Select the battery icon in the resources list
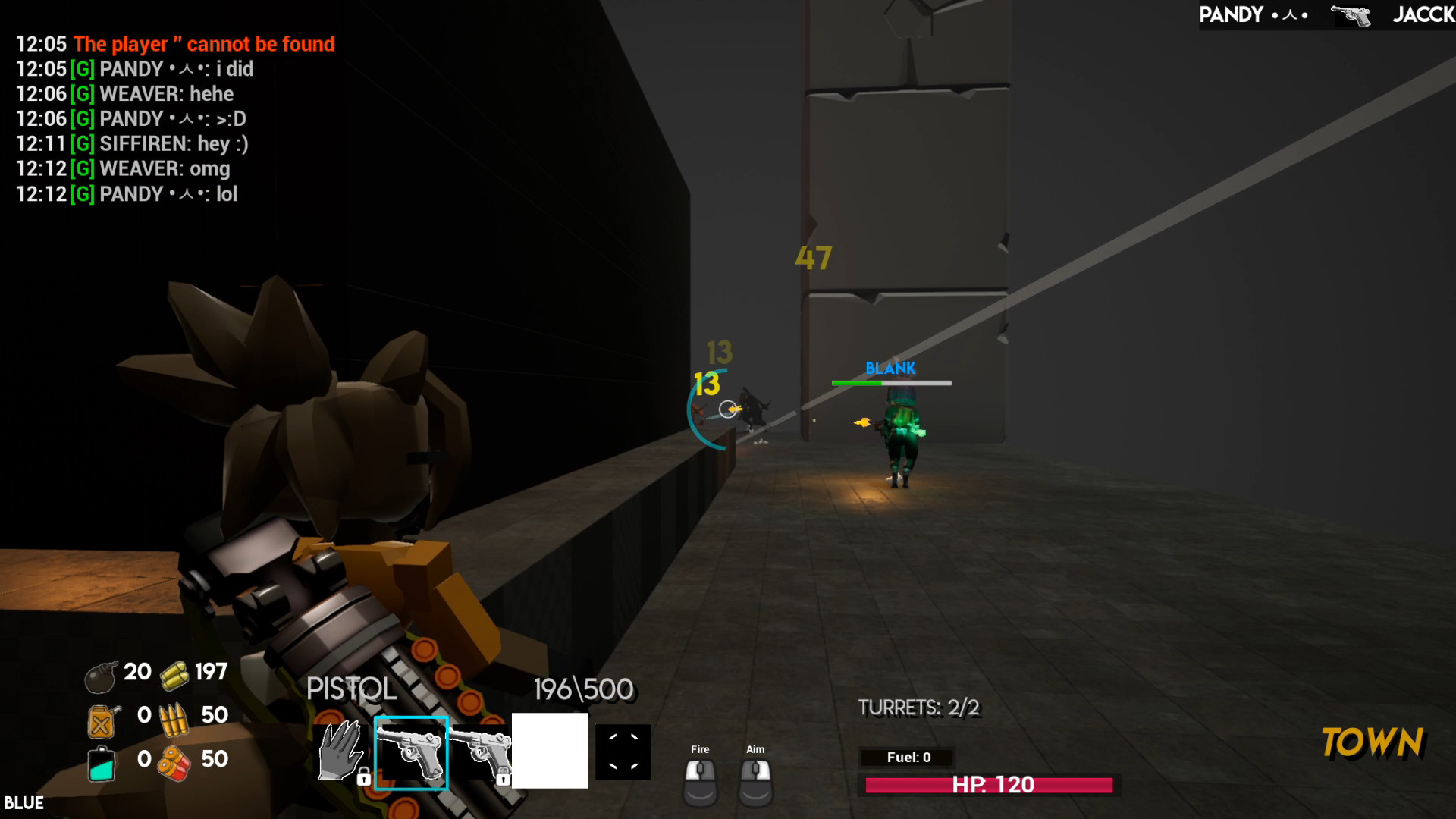1456x819 pixels. (x=102, y=761)
